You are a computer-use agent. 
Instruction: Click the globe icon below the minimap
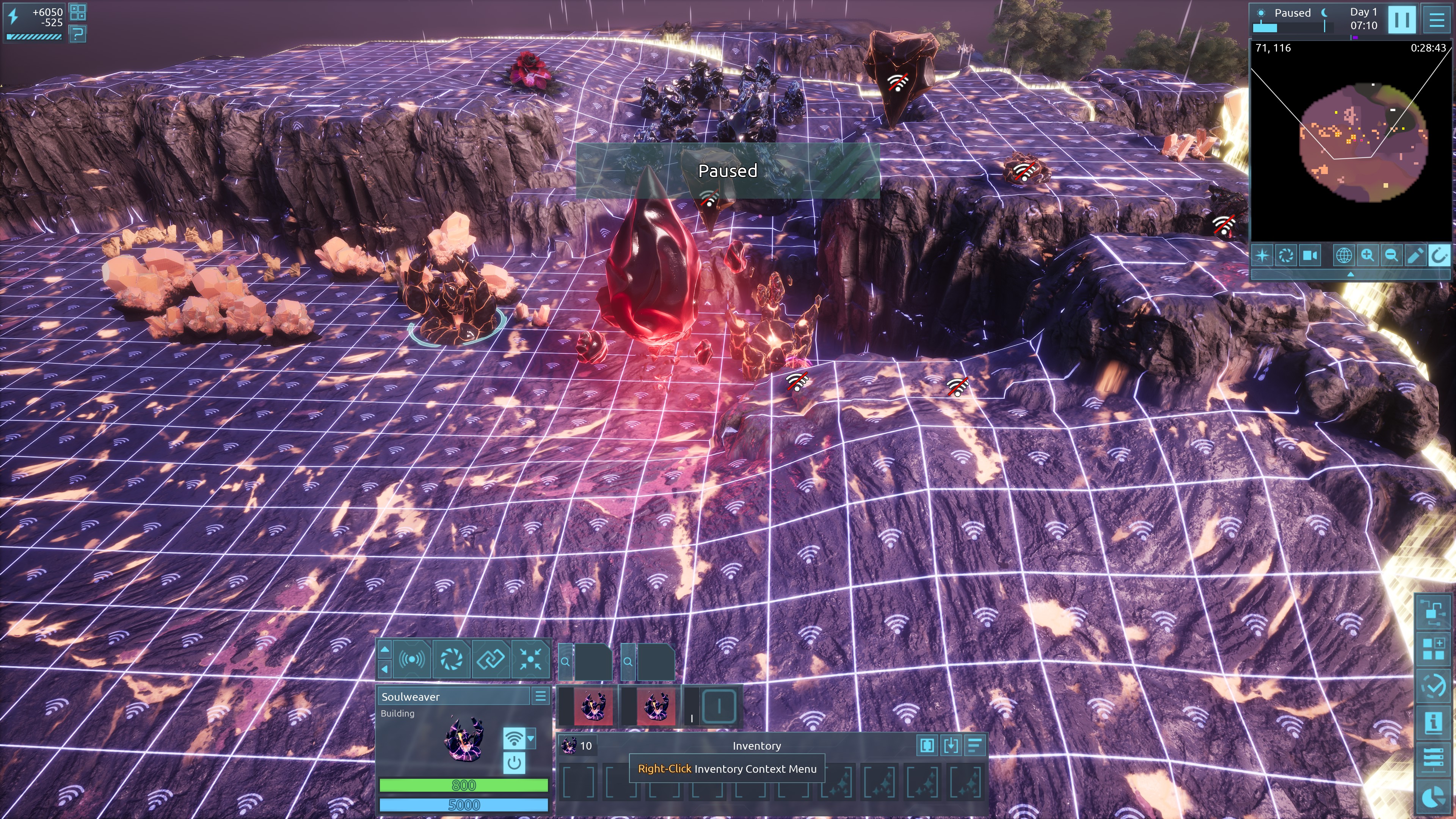tap(1343, 256)
